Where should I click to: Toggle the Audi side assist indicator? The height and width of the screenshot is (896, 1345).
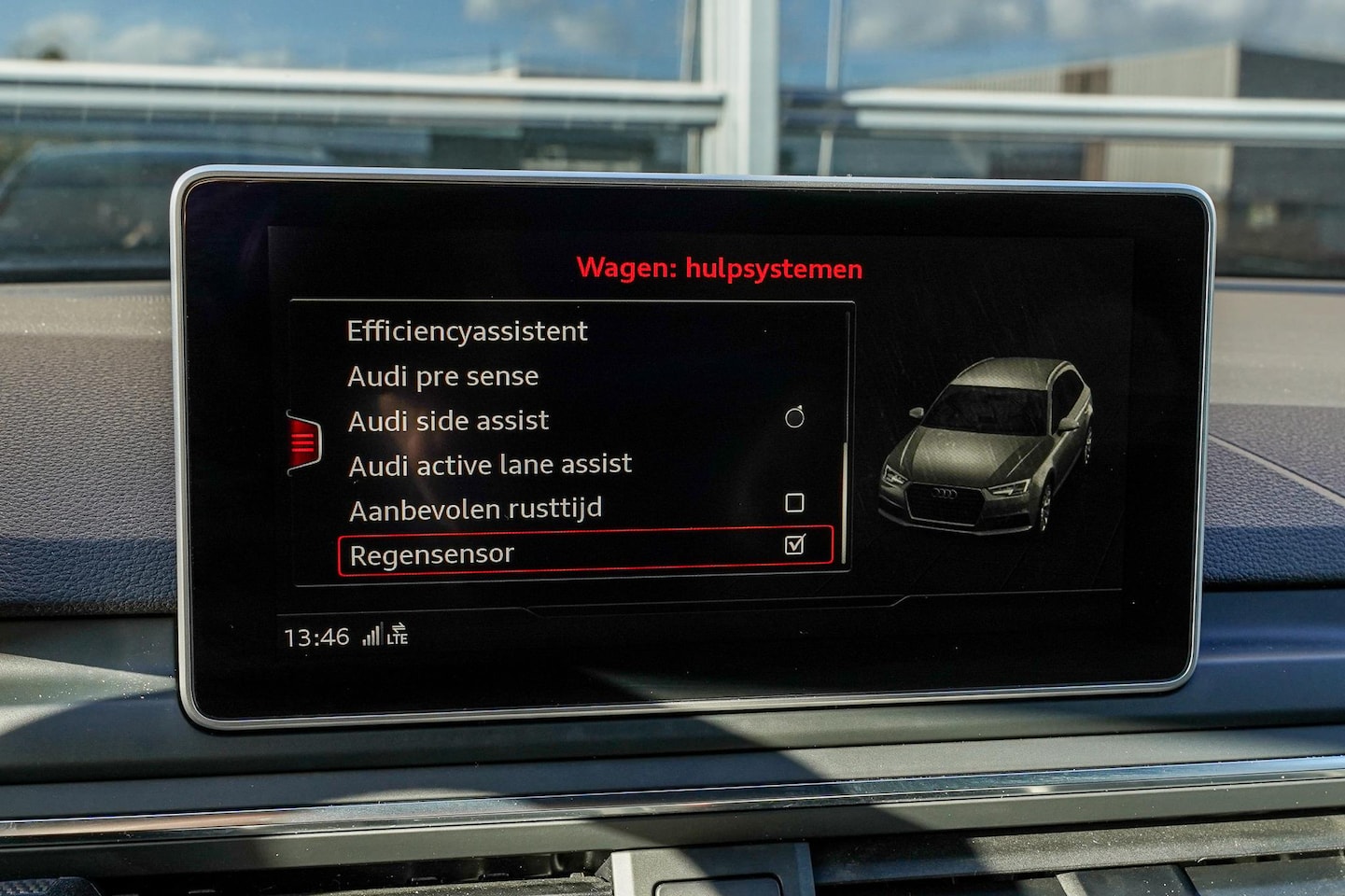(794, 417)
